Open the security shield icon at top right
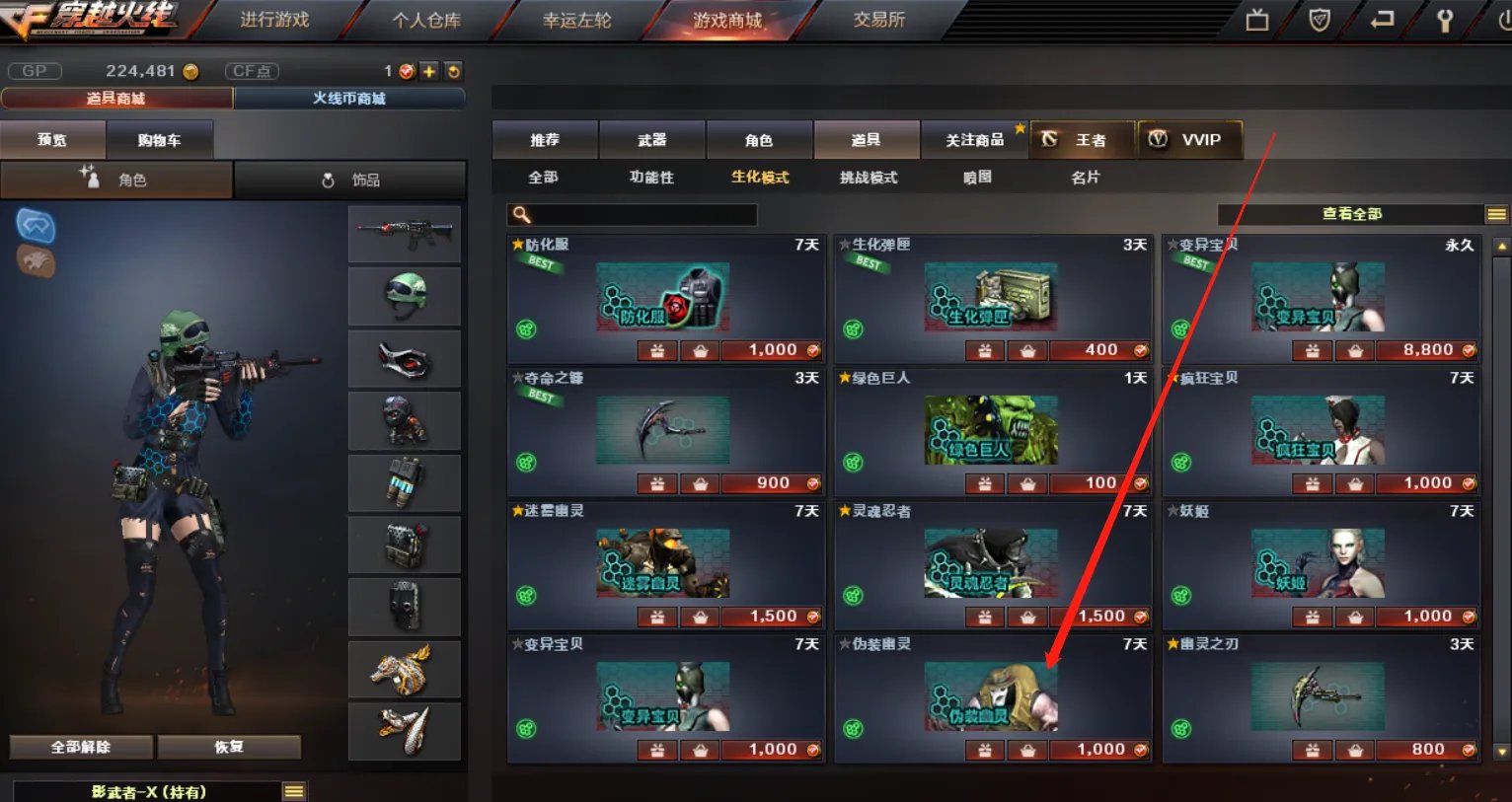Viewport: 1512px width, 802px height. pos(1320,20)
